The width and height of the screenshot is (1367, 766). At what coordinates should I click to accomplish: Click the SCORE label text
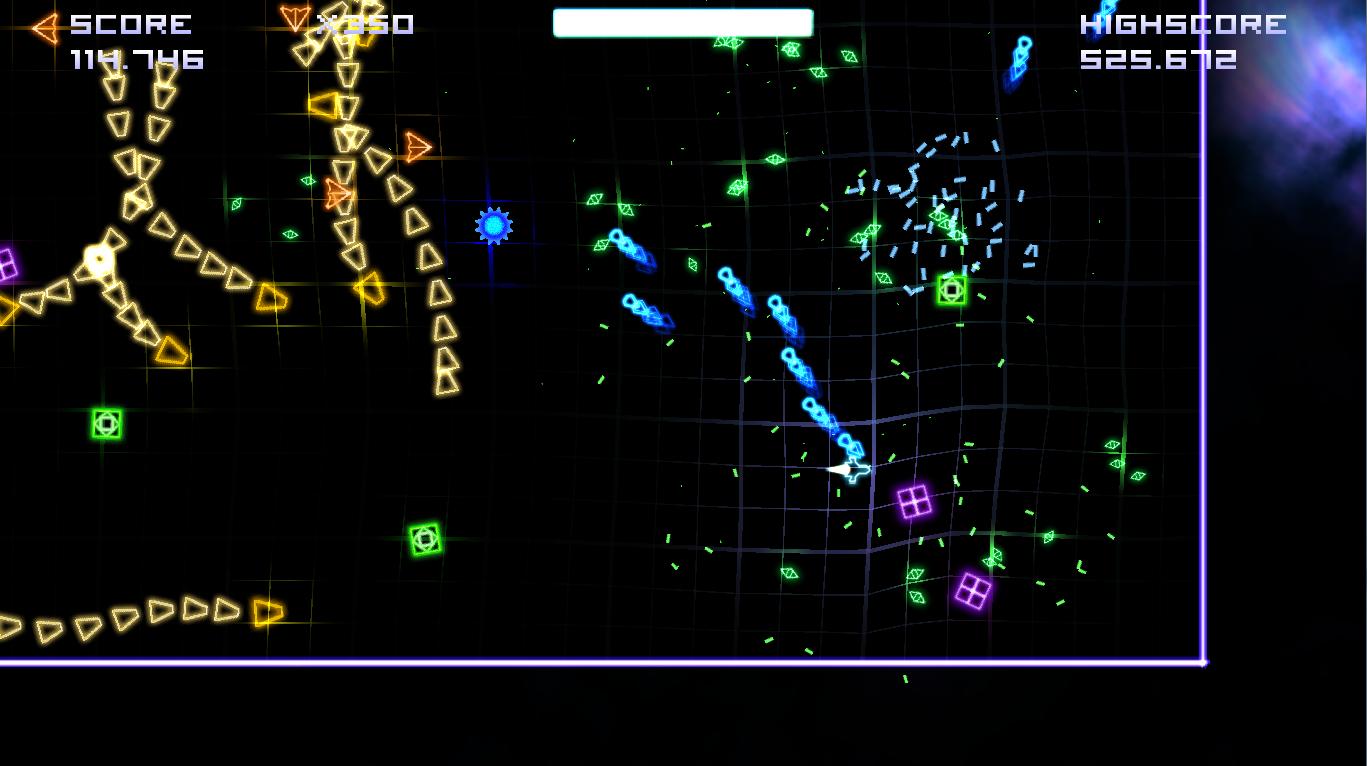coord(130,24)
